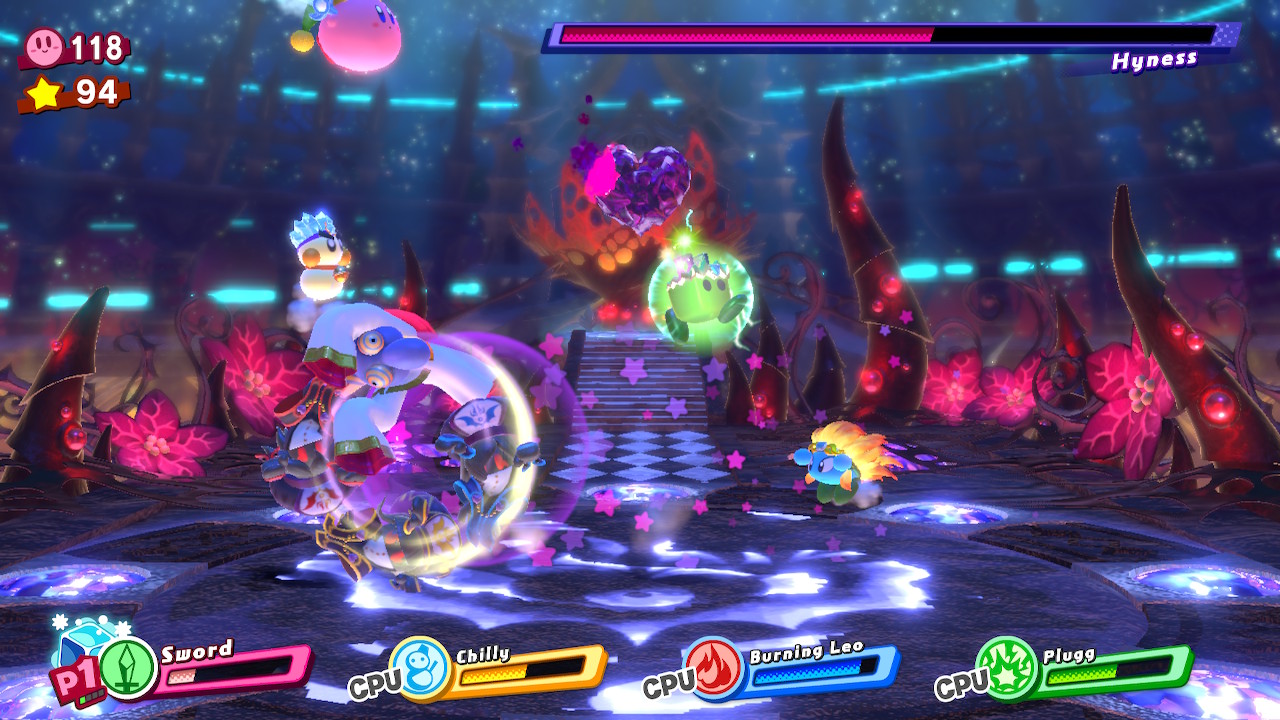The width and height of the screenshot is (1280, 720).
Task: Select the Sword ability icon for P1
Action: click(x=128, y=667)
